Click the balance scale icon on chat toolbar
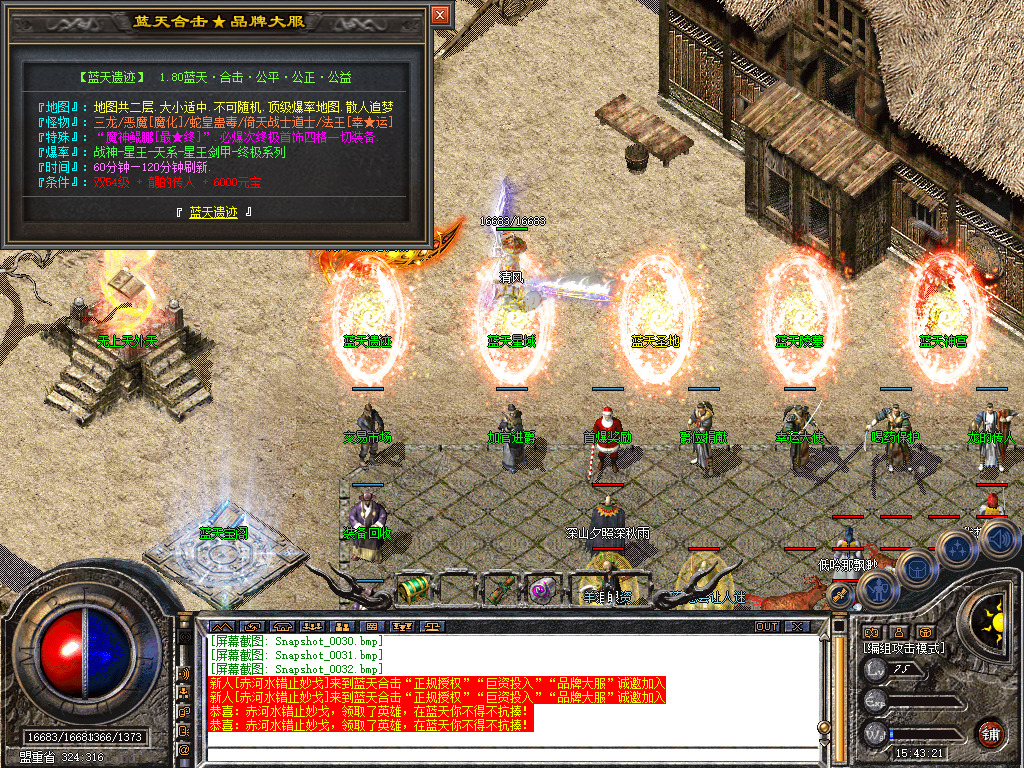The width and height of the screenshot is (1024, 768). click(x=433, y=626)
